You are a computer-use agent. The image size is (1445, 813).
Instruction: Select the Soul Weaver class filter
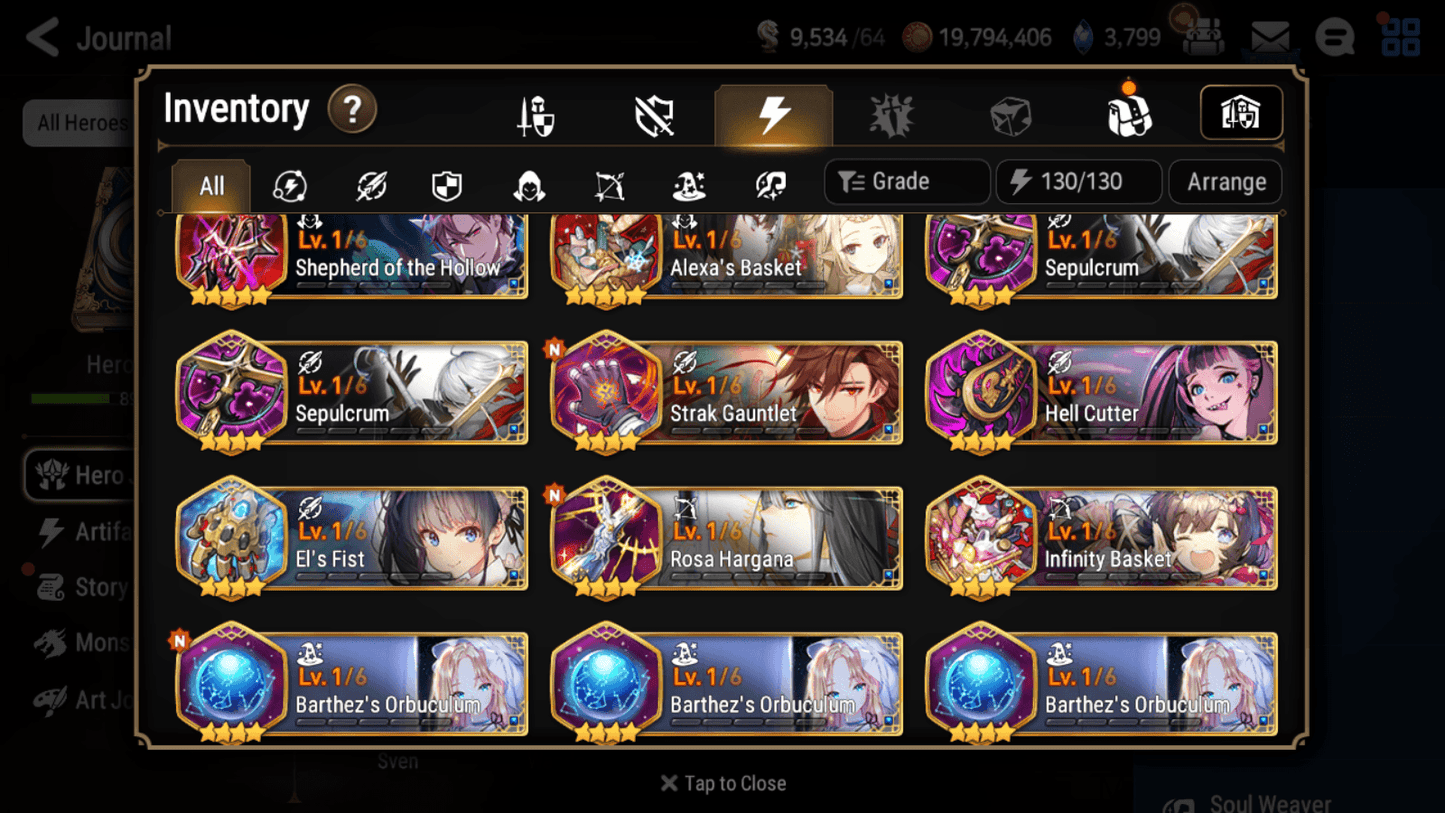tap(770, 182)
